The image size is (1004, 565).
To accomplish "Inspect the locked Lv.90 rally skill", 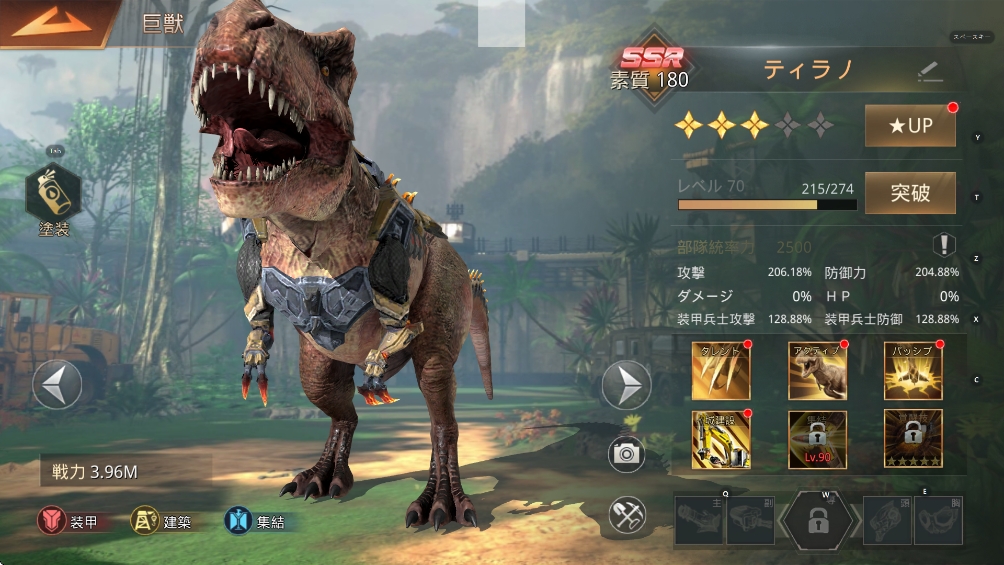I will coord(817,440).
